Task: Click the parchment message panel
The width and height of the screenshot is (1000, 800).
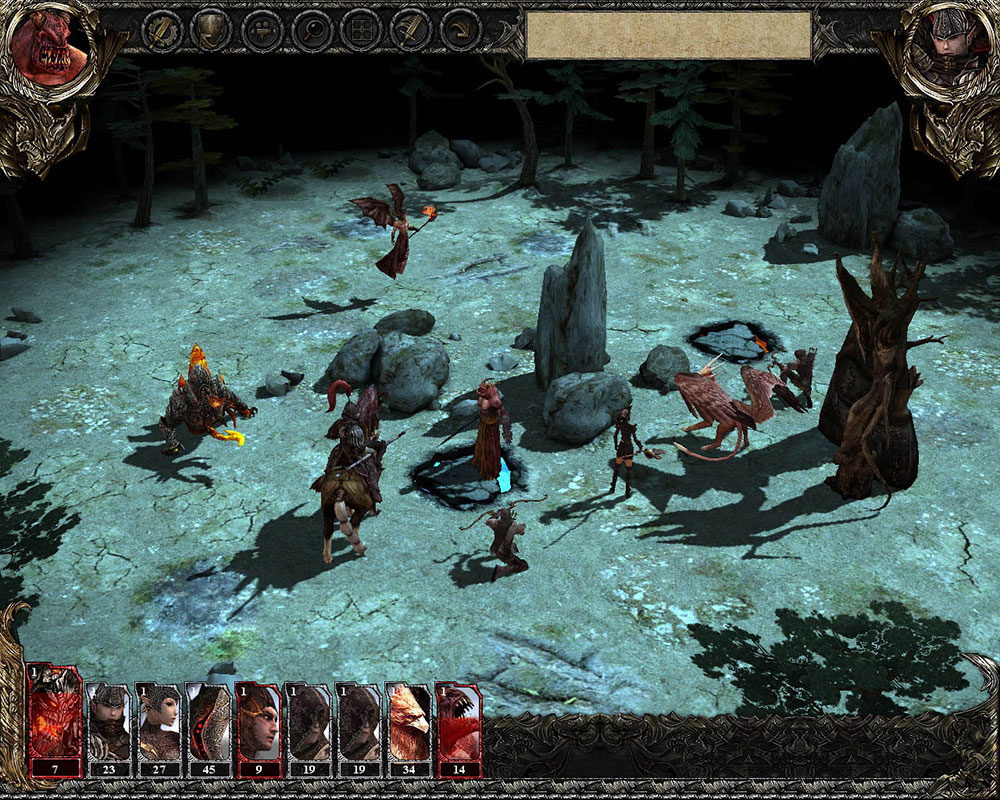Action: pyautogui.click(x=668, y=35)
